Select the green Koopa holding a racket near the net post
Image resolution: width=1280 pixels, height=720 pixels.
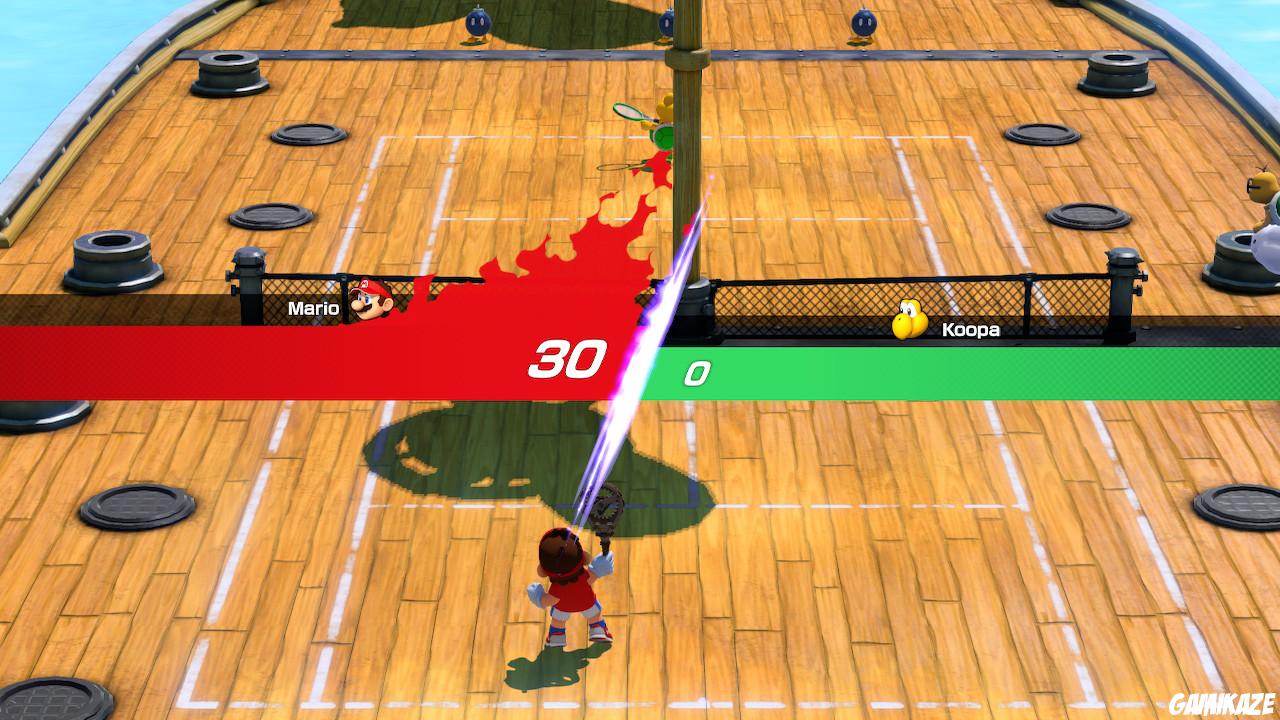[663, 135]
